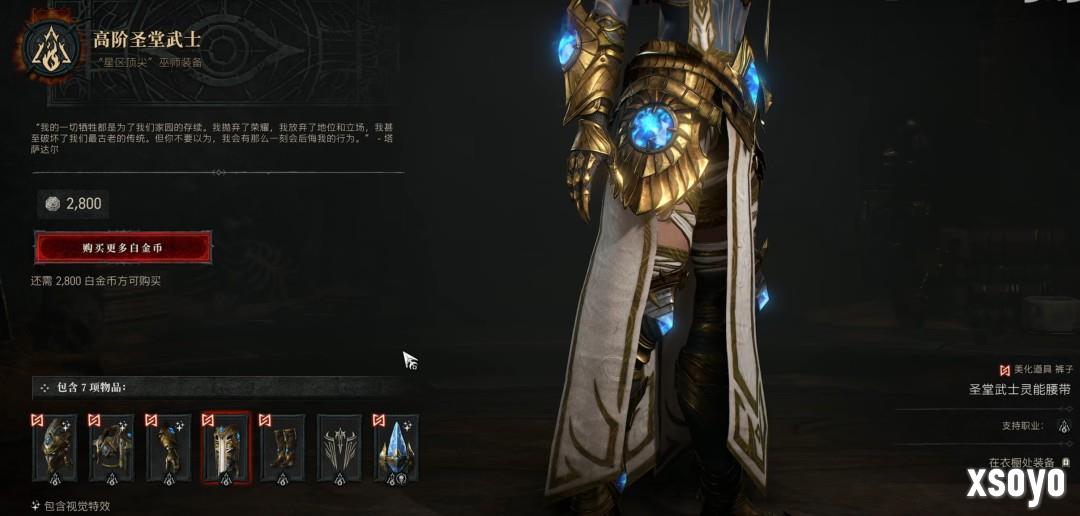Select the blue crystal item slot
1080x516 pixels.
pos(396,449)
